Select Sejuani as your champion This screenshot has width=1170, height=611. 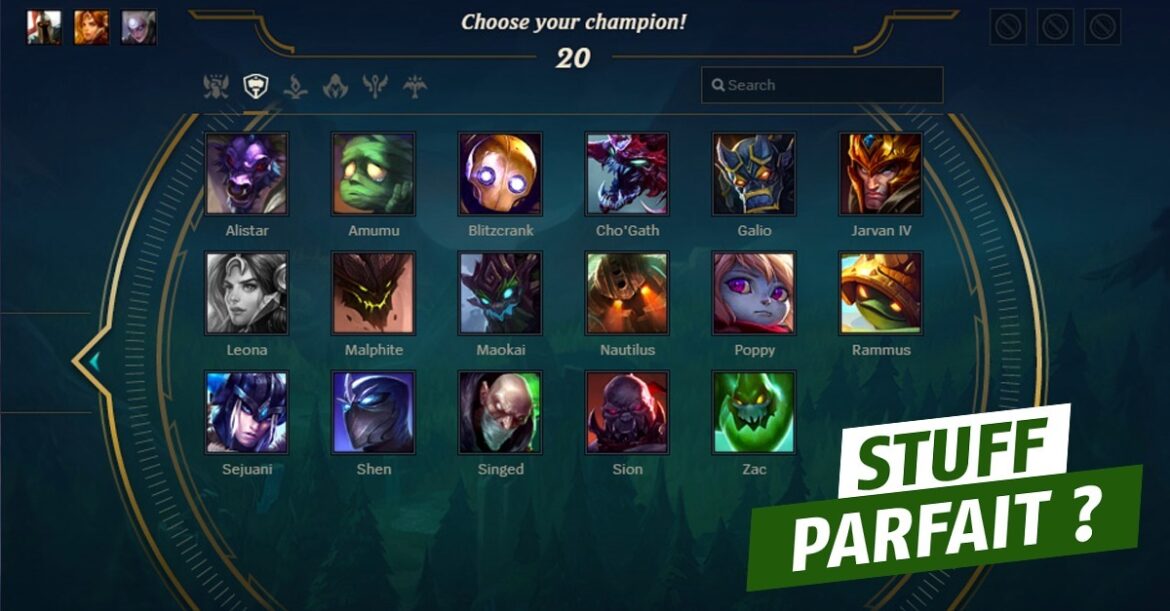[246, 412]
